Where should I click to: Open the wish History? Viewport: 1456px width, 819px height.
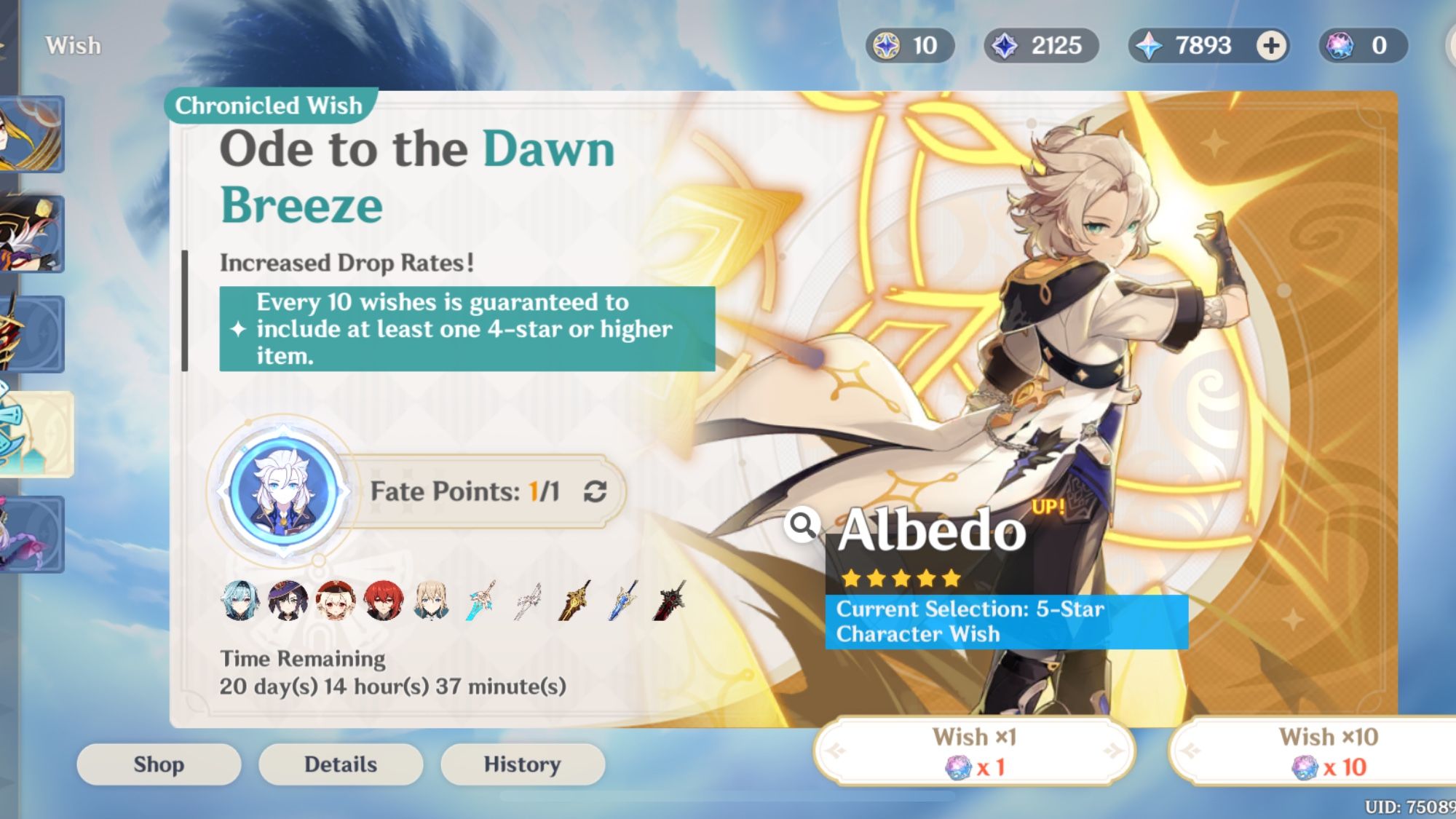click(x=523, y=764)
